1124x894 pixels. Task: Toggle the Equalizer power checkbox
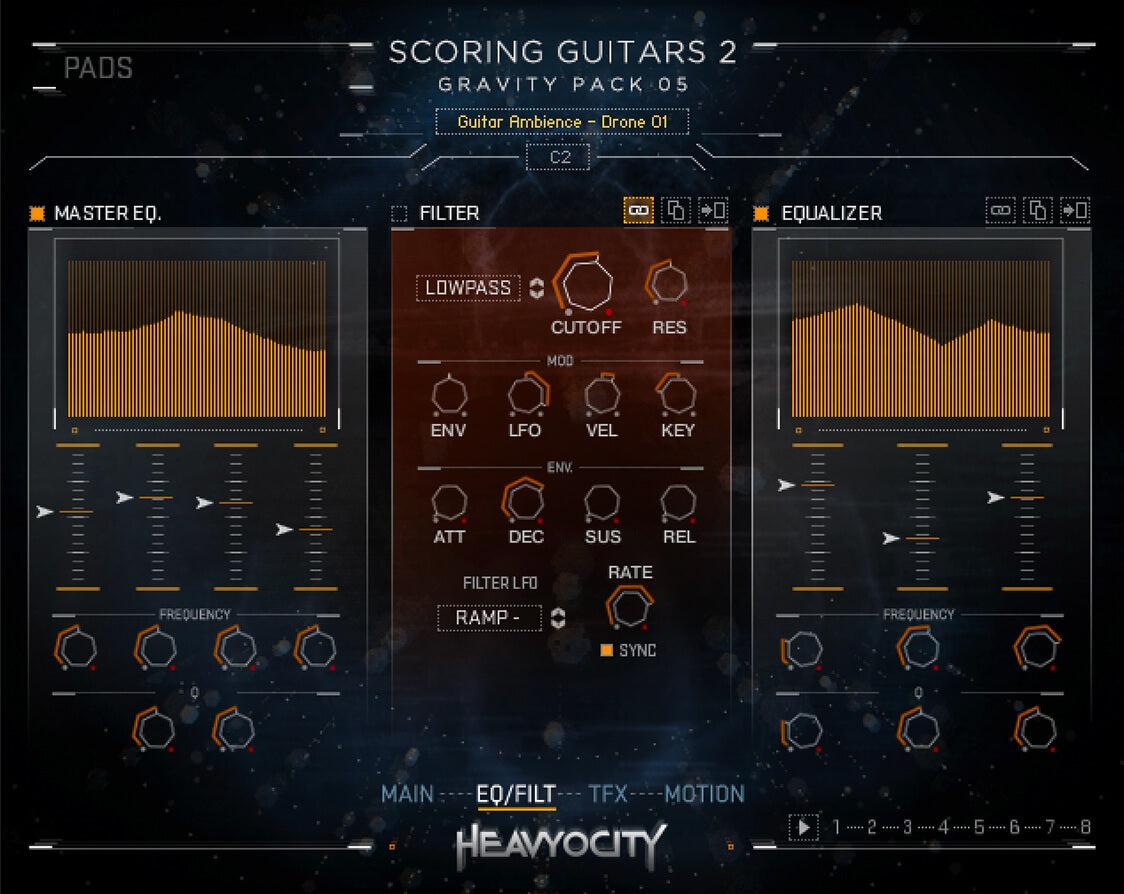coord(761,213)
